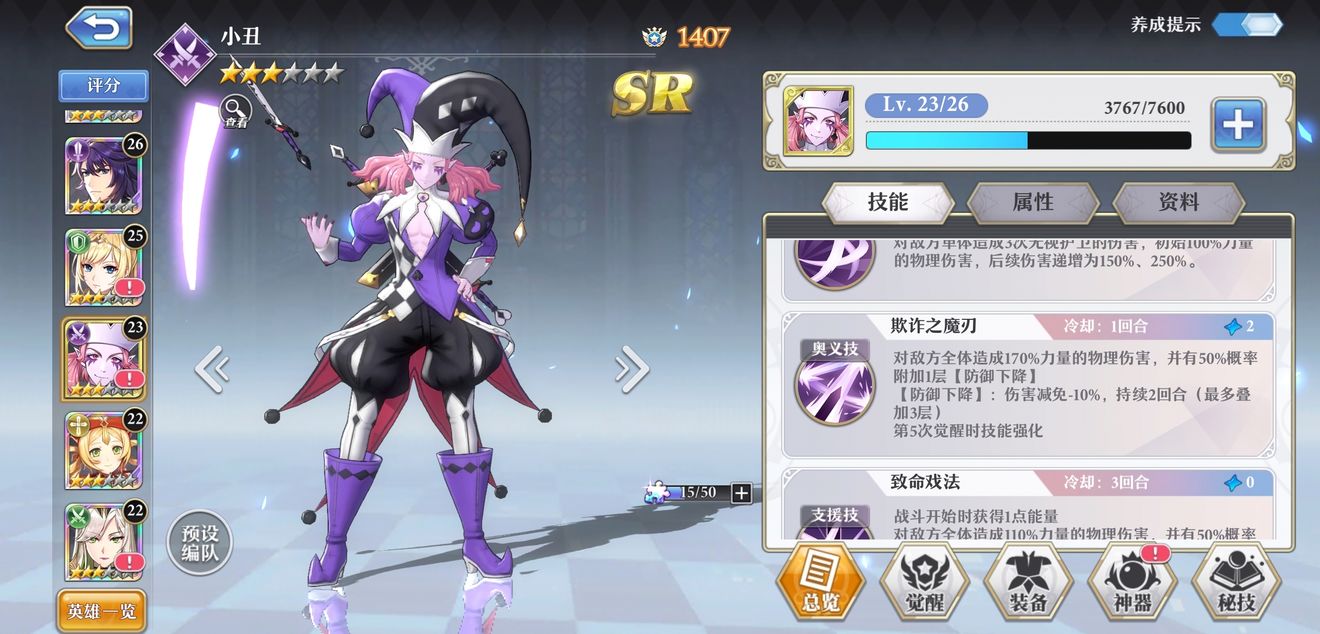The height and width of the screenshot is (634, 1320).
Task: Switch to the 资料 profile tab
Action: [1178, 202]
